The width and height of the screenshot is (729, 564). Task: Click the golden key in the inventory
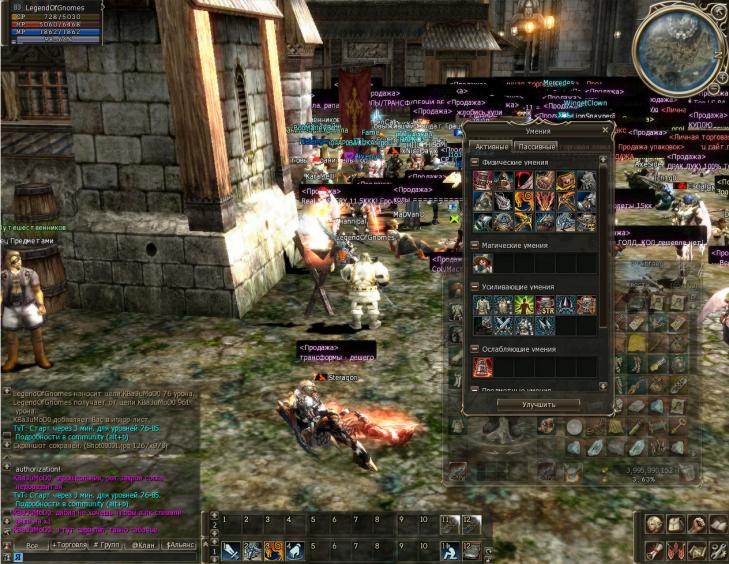680,425
